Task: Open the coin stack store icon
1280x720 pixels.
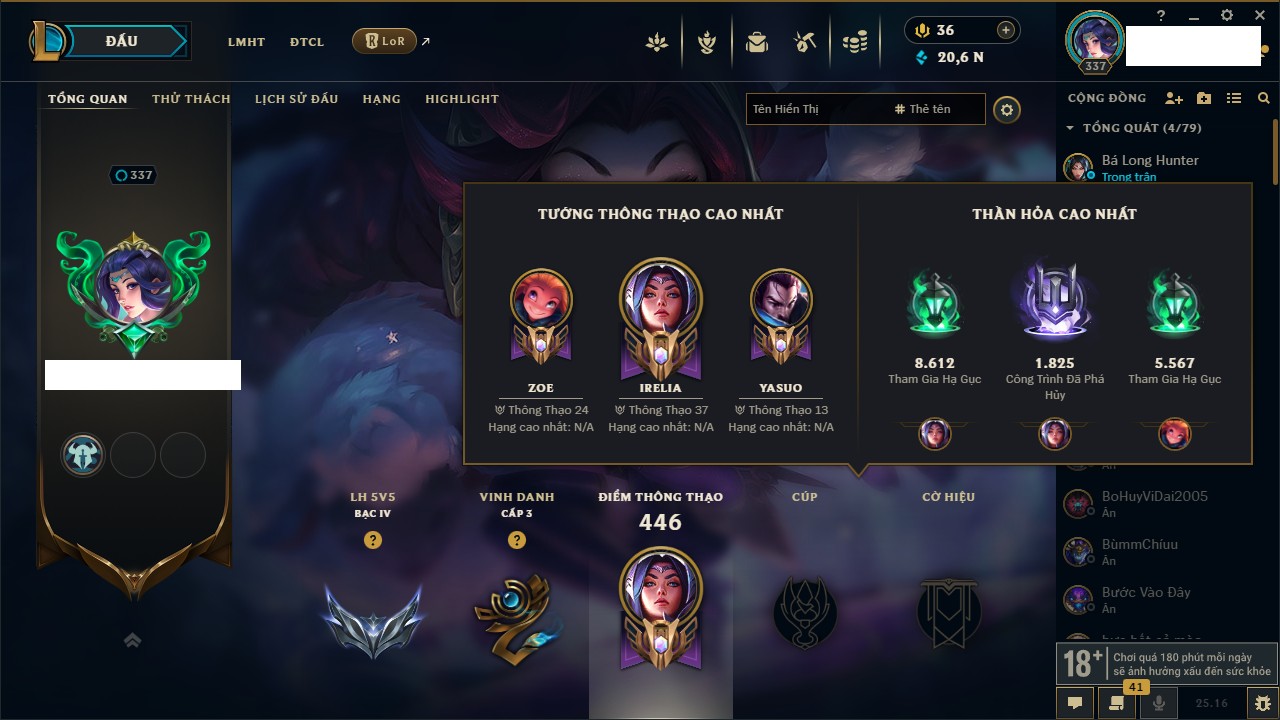Action: [x=854, y=42]
